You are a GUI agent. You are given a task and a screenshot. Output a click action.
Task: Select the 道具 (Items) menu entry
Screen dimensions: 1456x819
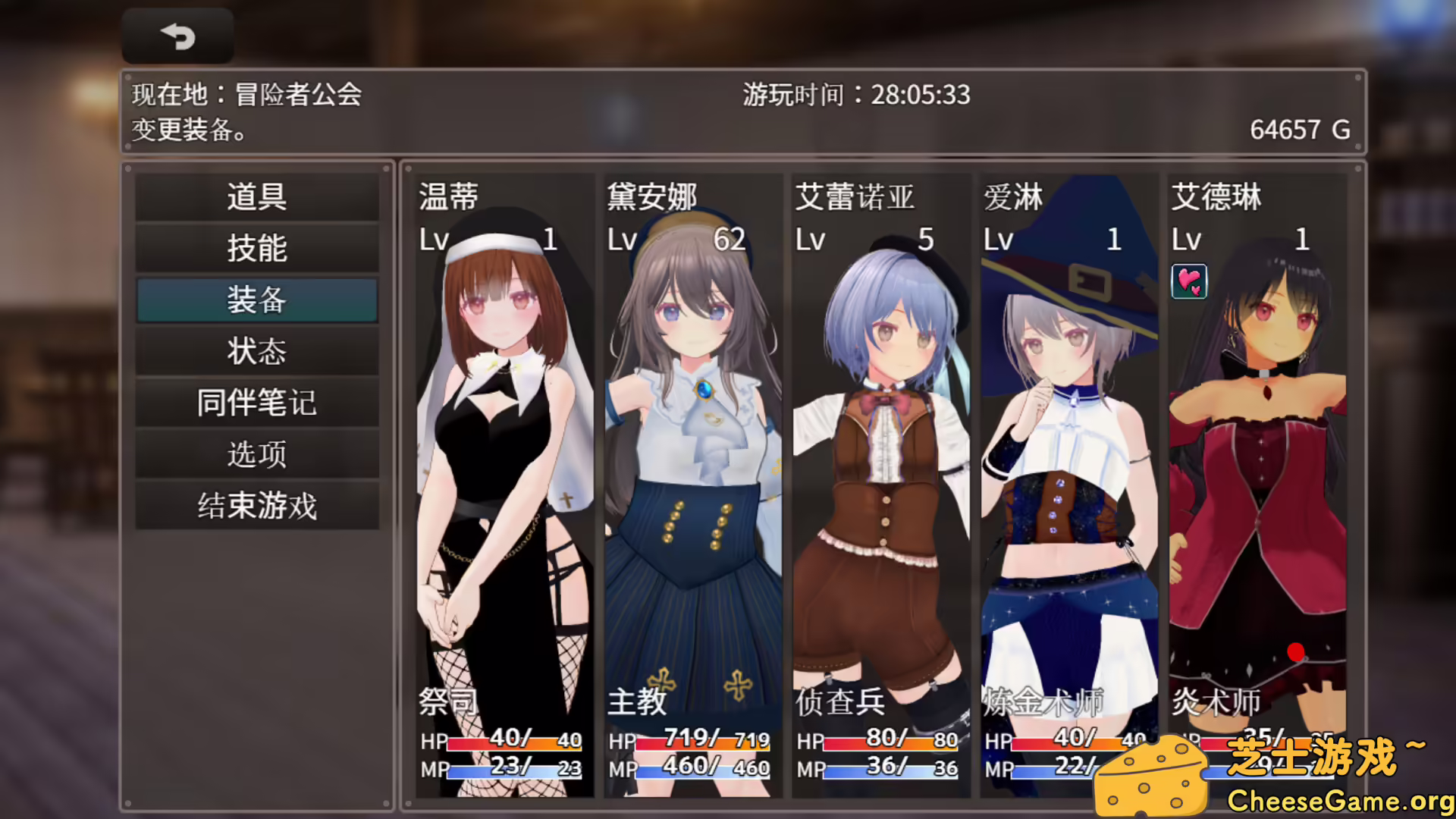256,196
